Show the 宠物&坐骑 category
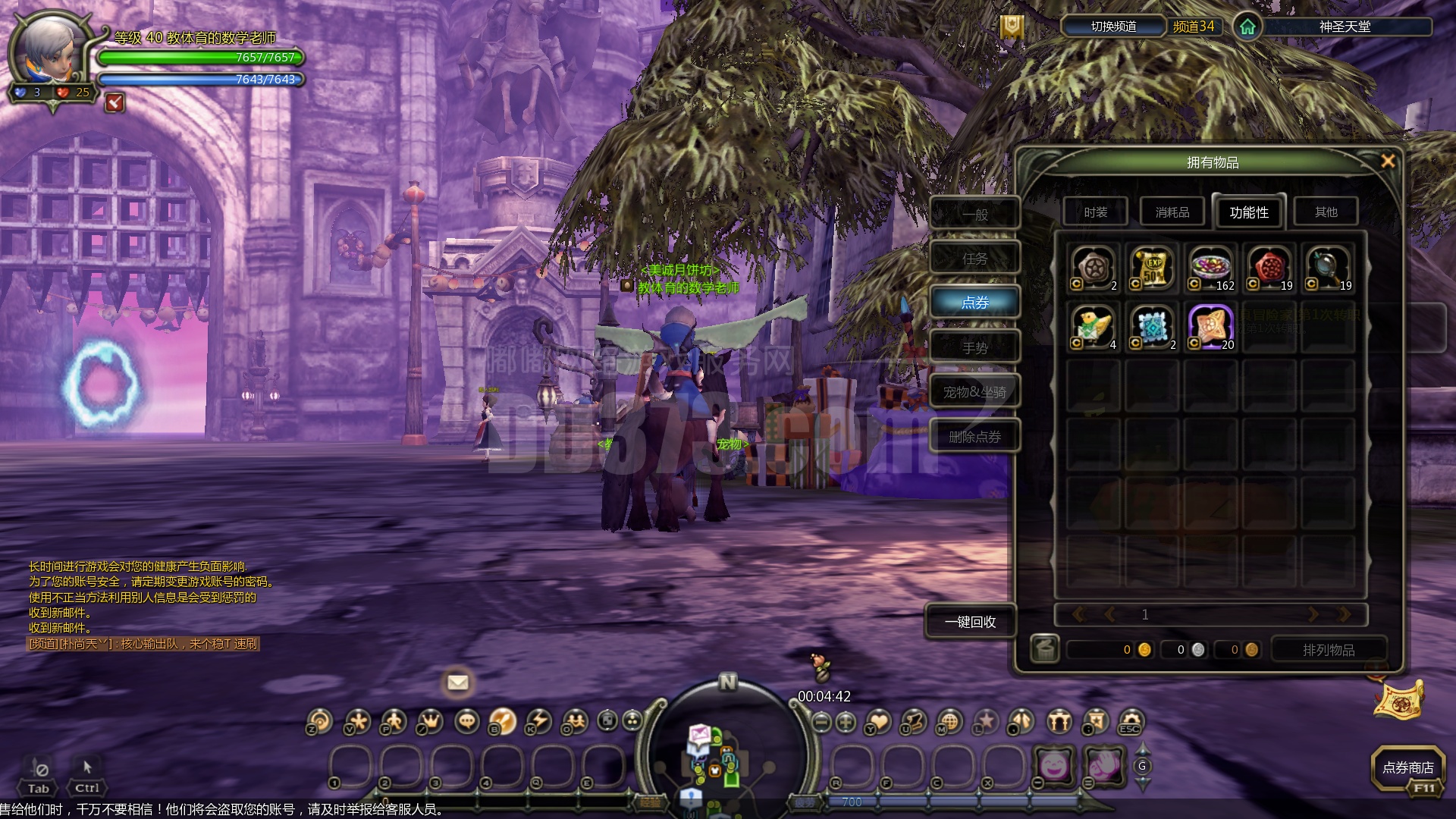 tap(974, 392)
